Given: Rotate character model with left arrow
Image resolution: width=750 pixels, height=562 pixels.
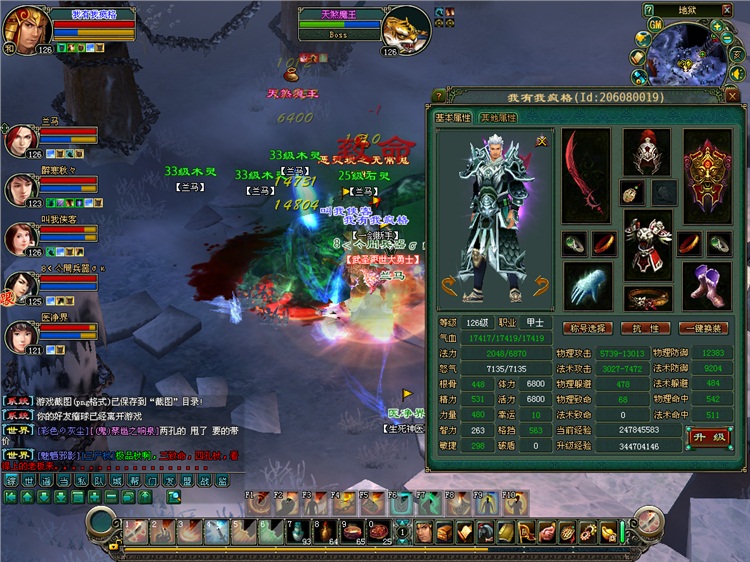Looking at the screenshot, I should (449, 290).
